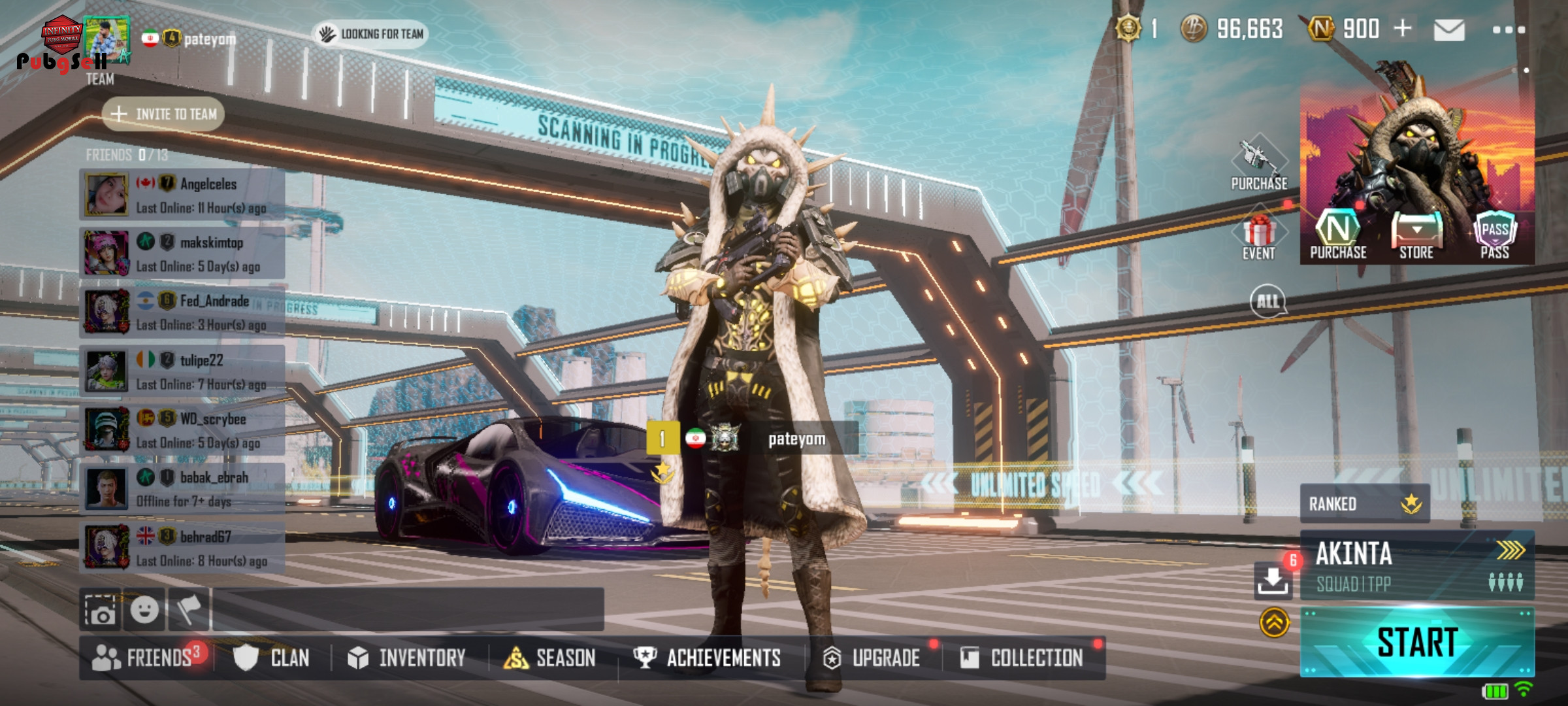Open the Inventory
The image size is (1568, 706).
click(x=406, y=658)
